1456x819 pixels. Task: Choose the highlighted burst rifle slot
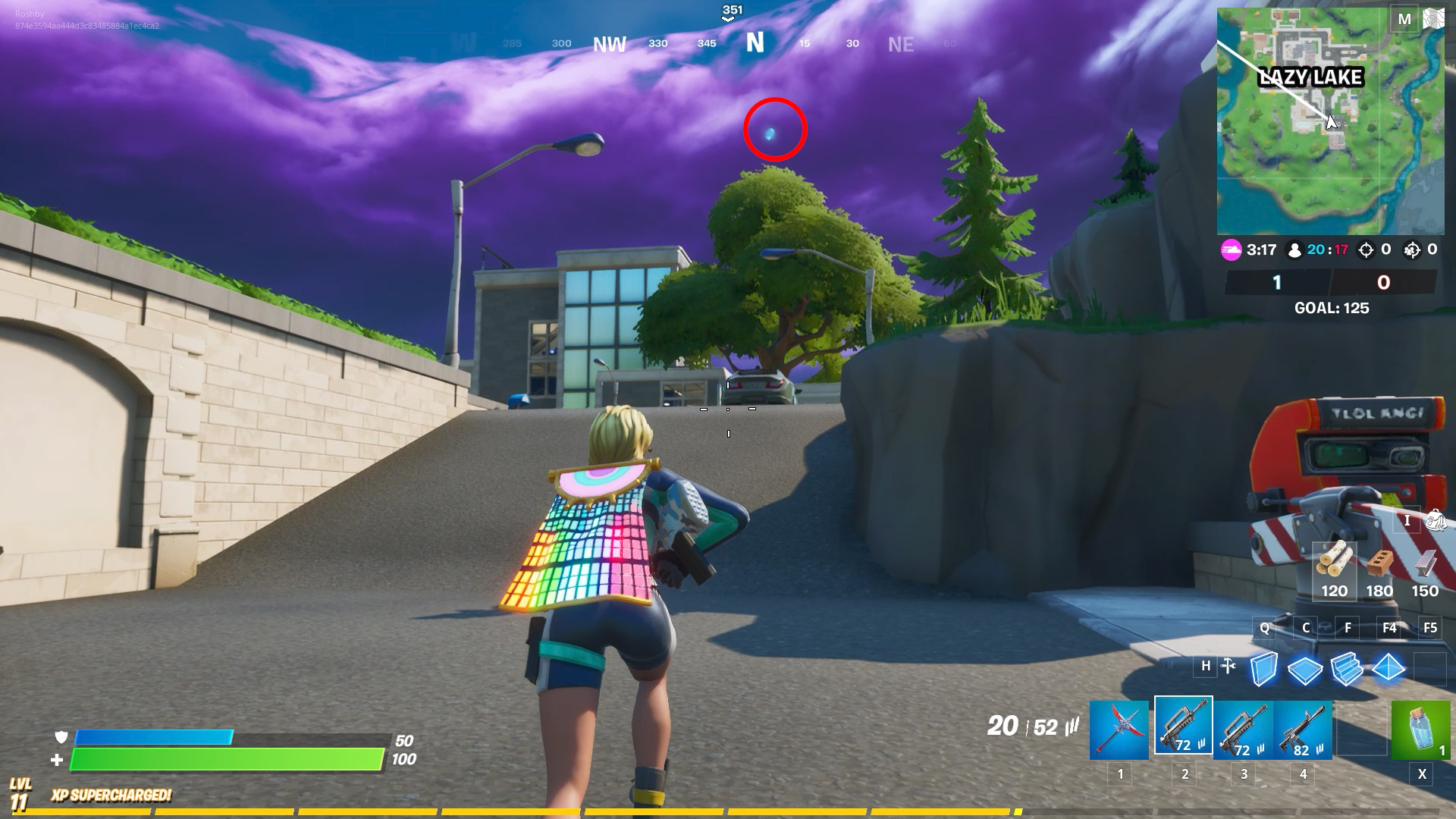click(x=1183, y=726)
